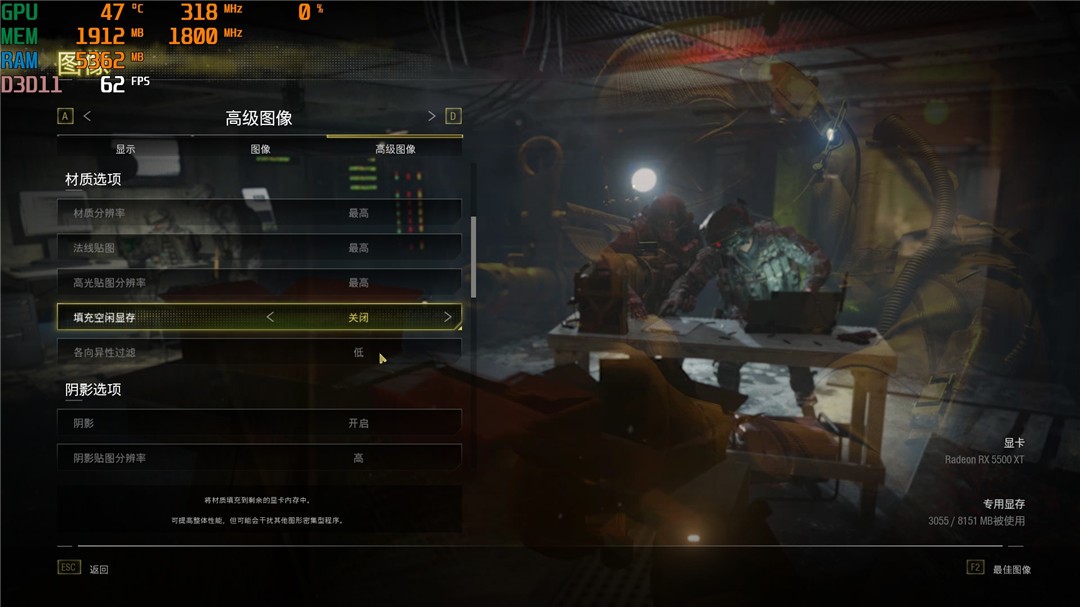The width and height of the screenshot is (1080, 607).
Task: Apply 最佳图像 optimal graphics settings
Action: 1011,569
